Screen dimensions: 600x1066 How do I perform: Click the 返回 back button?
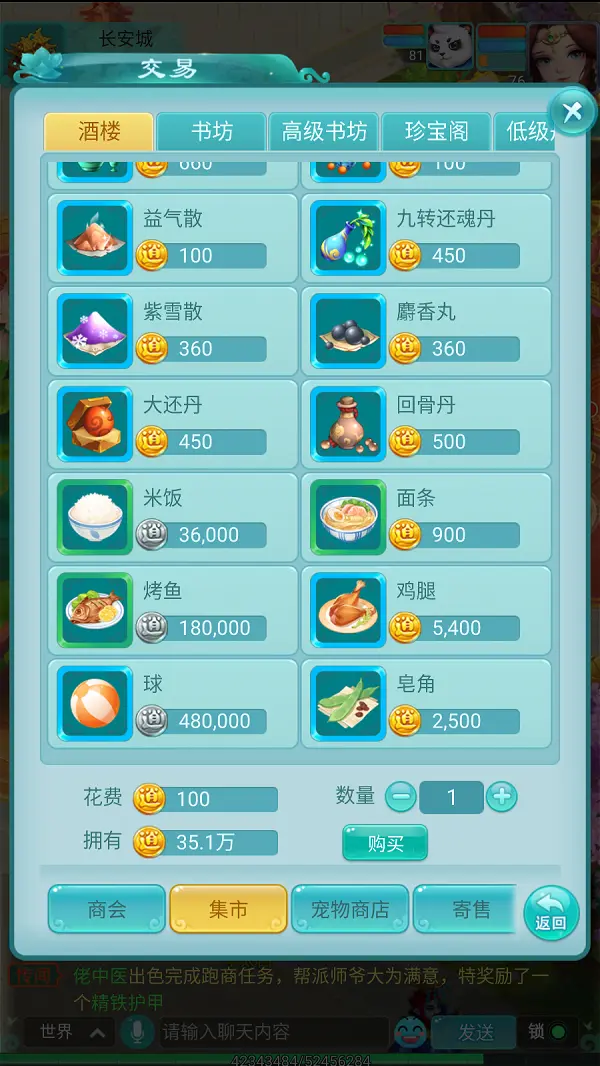point(551,912)
